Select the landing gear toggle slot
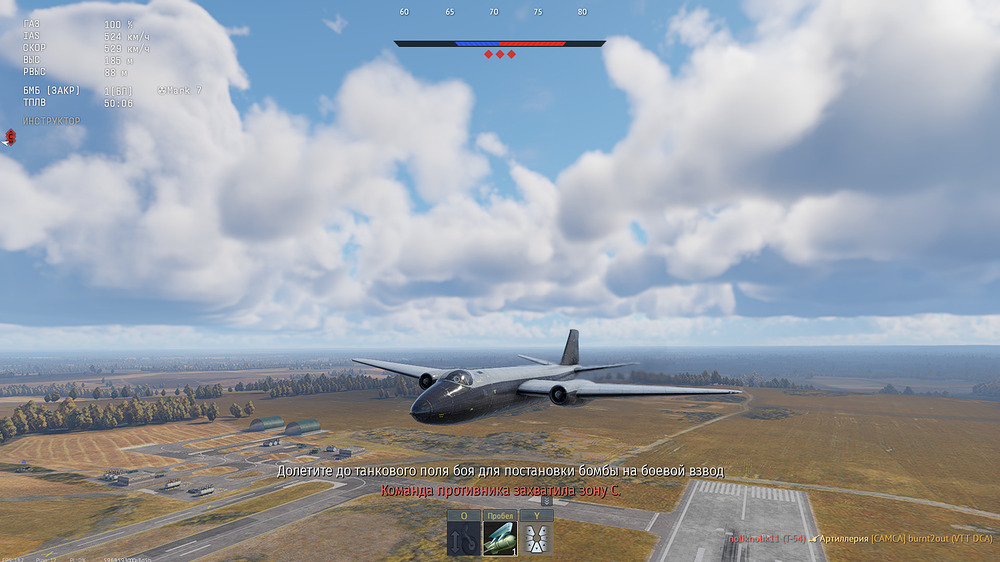Screen dimensions: 1000x562 click(463, 538)
